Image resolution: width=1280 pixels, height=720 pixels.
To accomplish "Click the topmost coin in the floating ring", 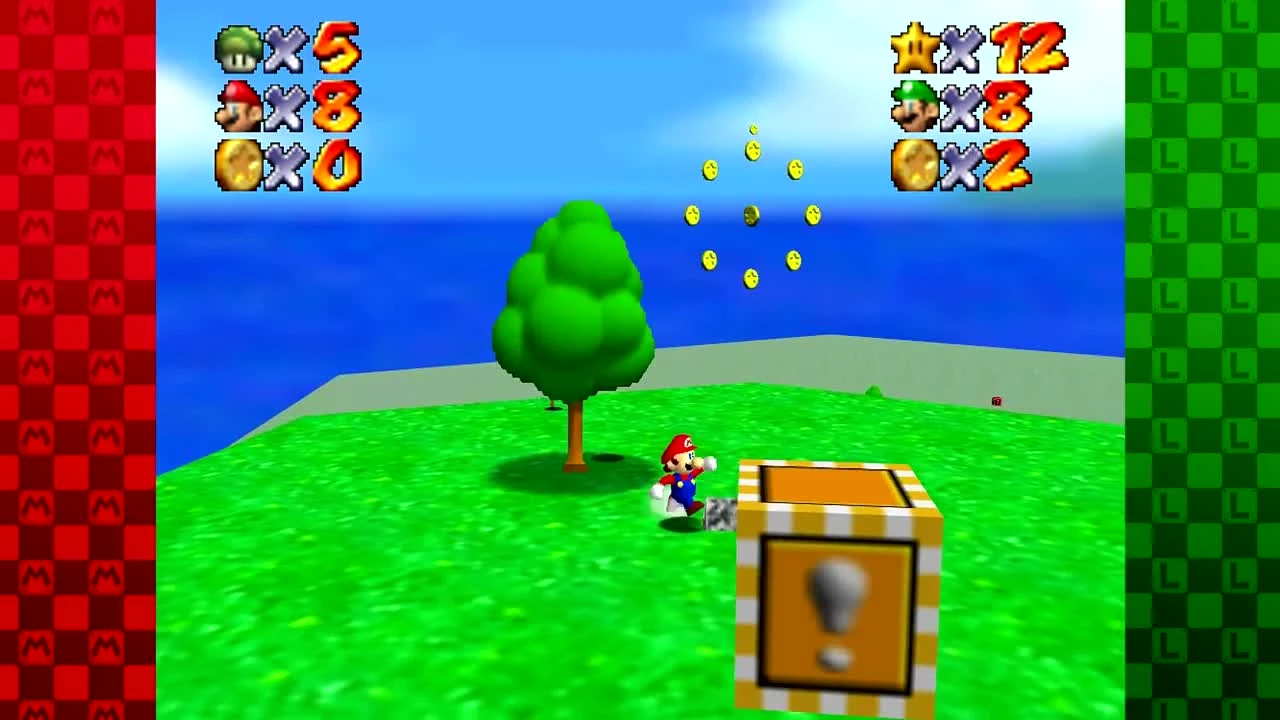I will pyautogui.click(x=752, y=131).
